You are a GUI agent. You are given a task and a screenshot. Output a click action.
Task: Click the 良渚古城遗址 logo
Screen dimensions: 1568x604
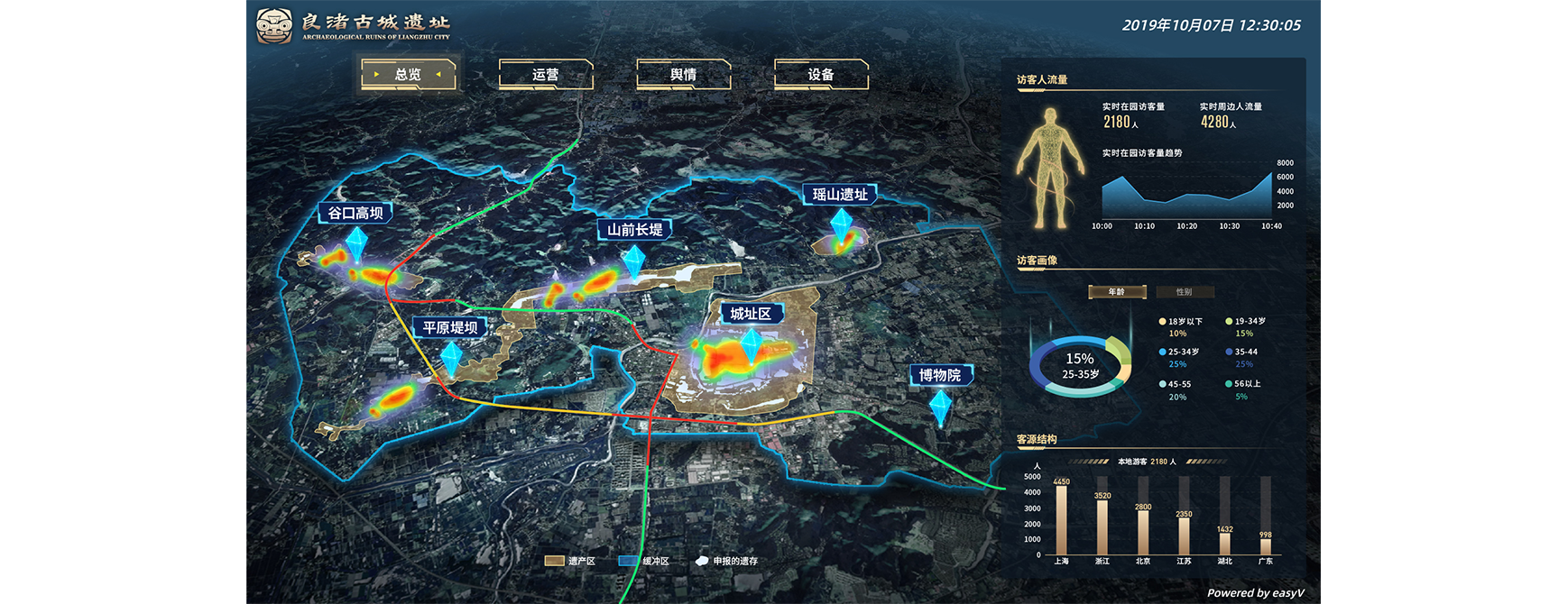(x=354, y=26)
